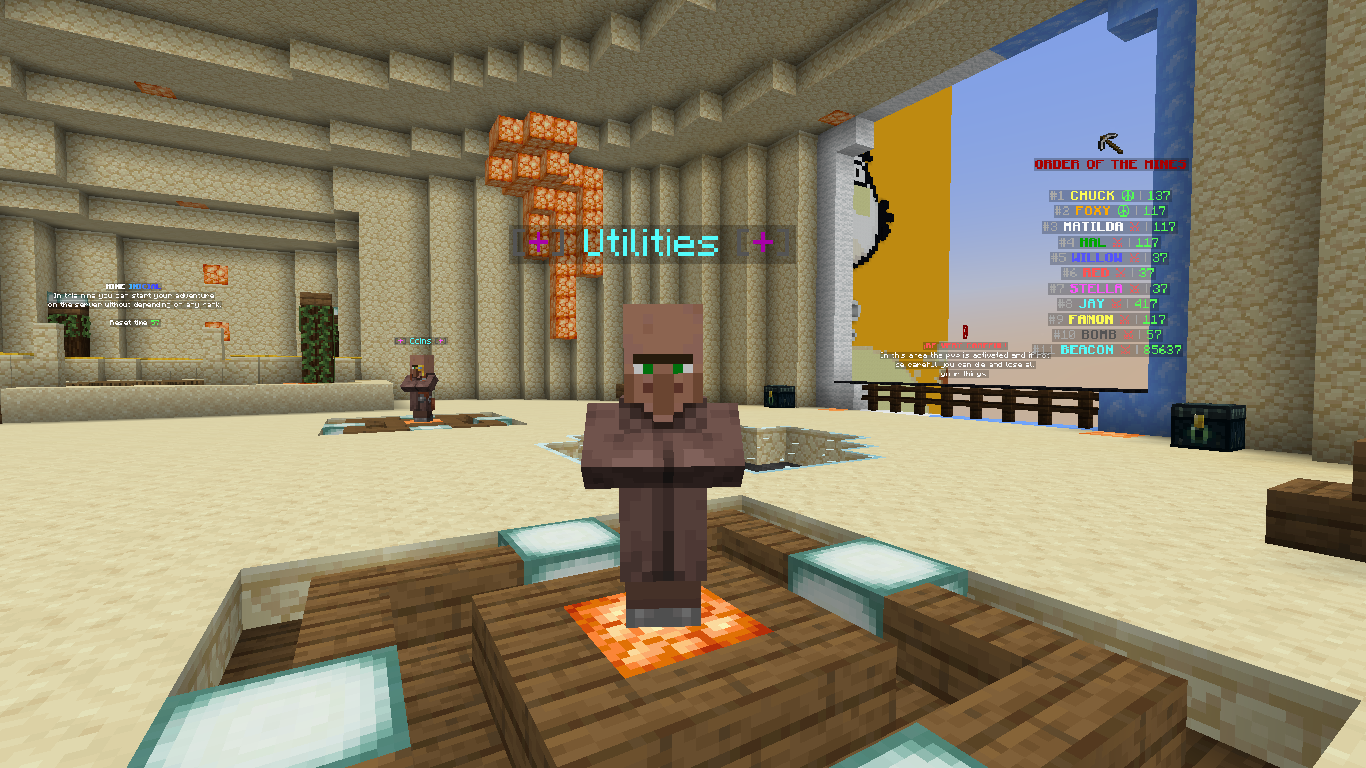This screenshot has height=768, width=1366.
Task: Select the peace symbol next to CHUCK
Action: (x=1127, y=196)
